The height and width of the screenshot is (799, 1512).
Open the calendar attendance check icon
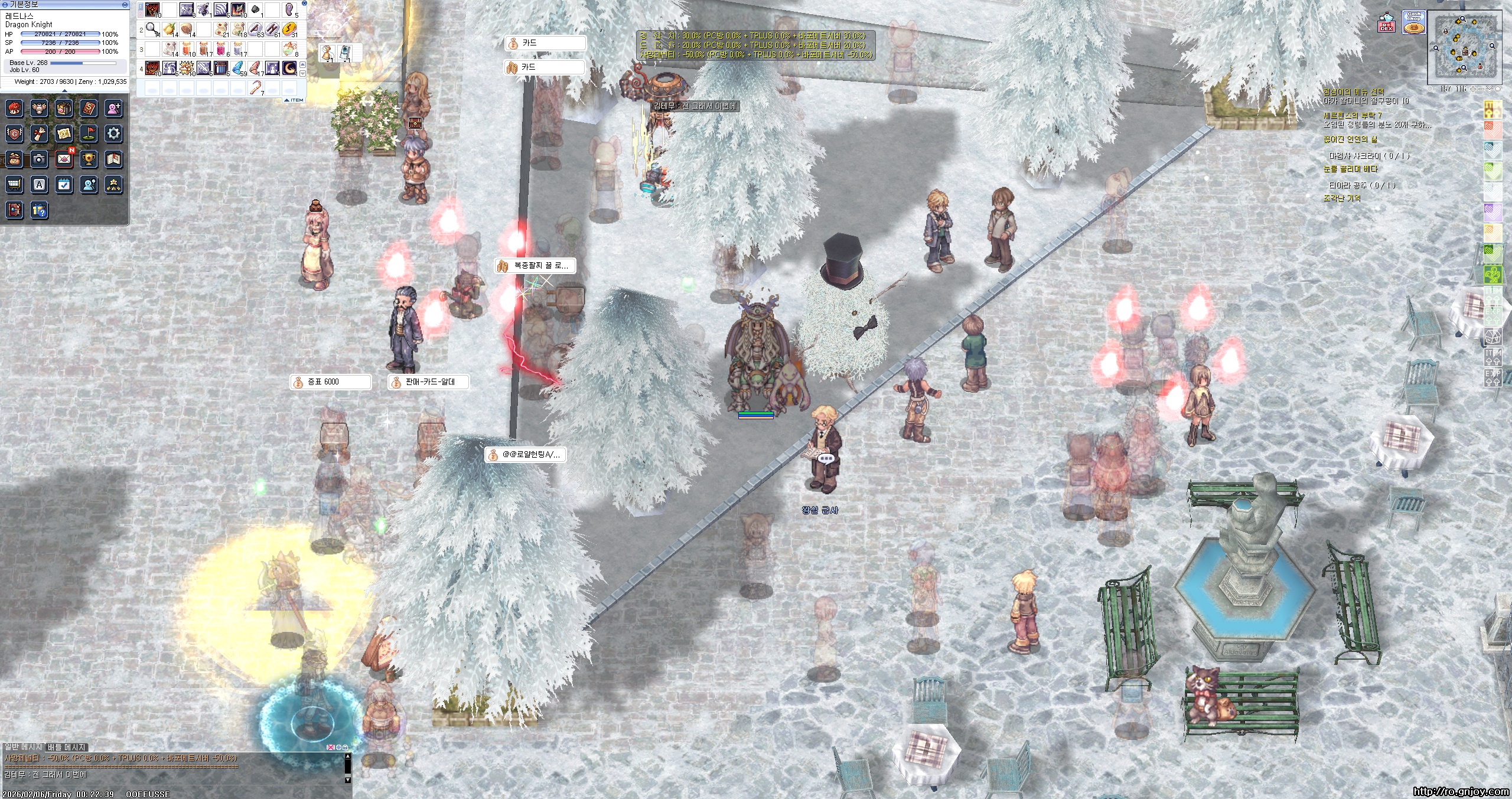64,185
